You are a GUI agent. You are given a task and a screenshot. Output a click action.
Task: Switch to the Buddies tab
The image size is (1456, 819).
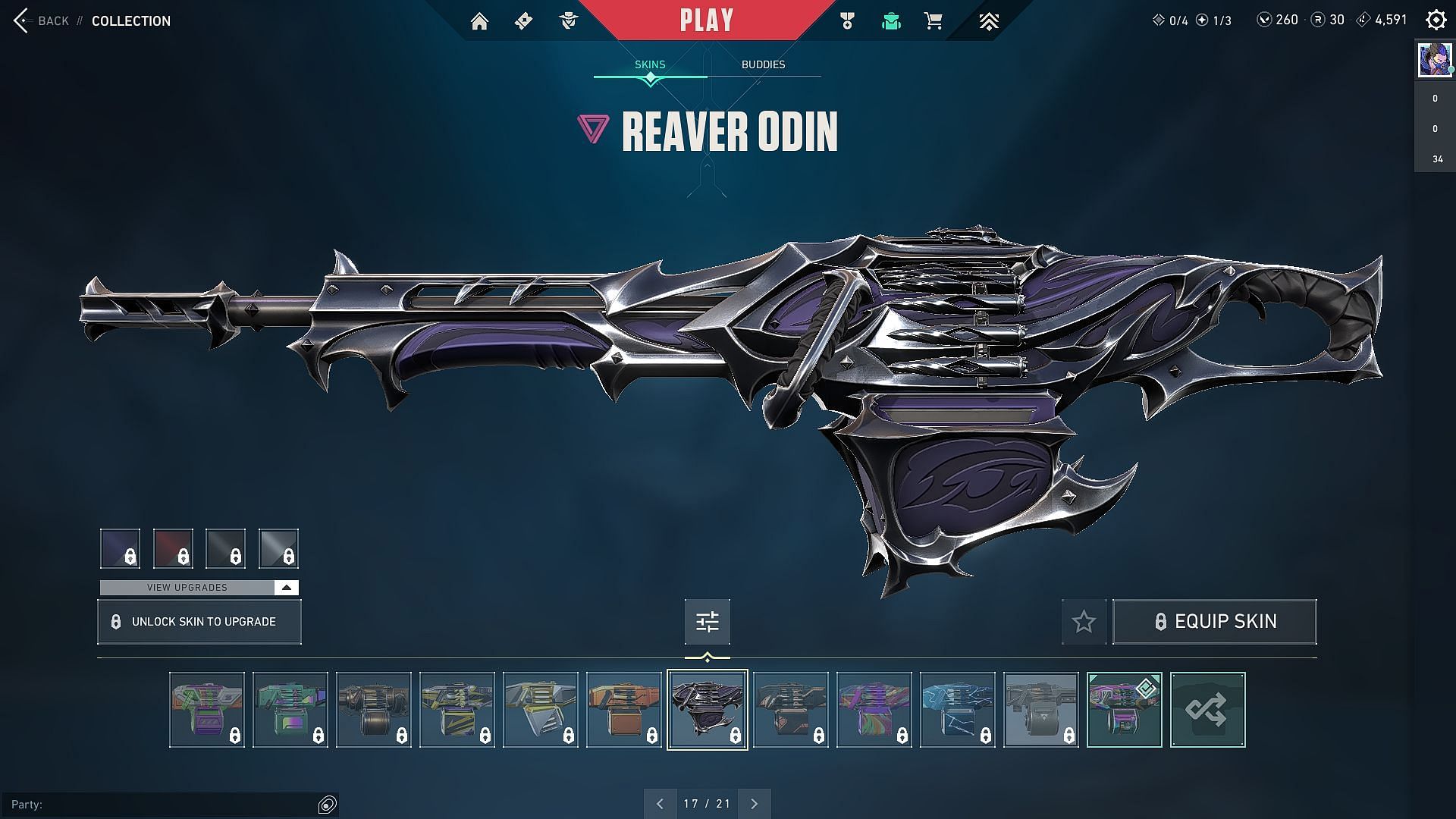click(x=763, y=64)
